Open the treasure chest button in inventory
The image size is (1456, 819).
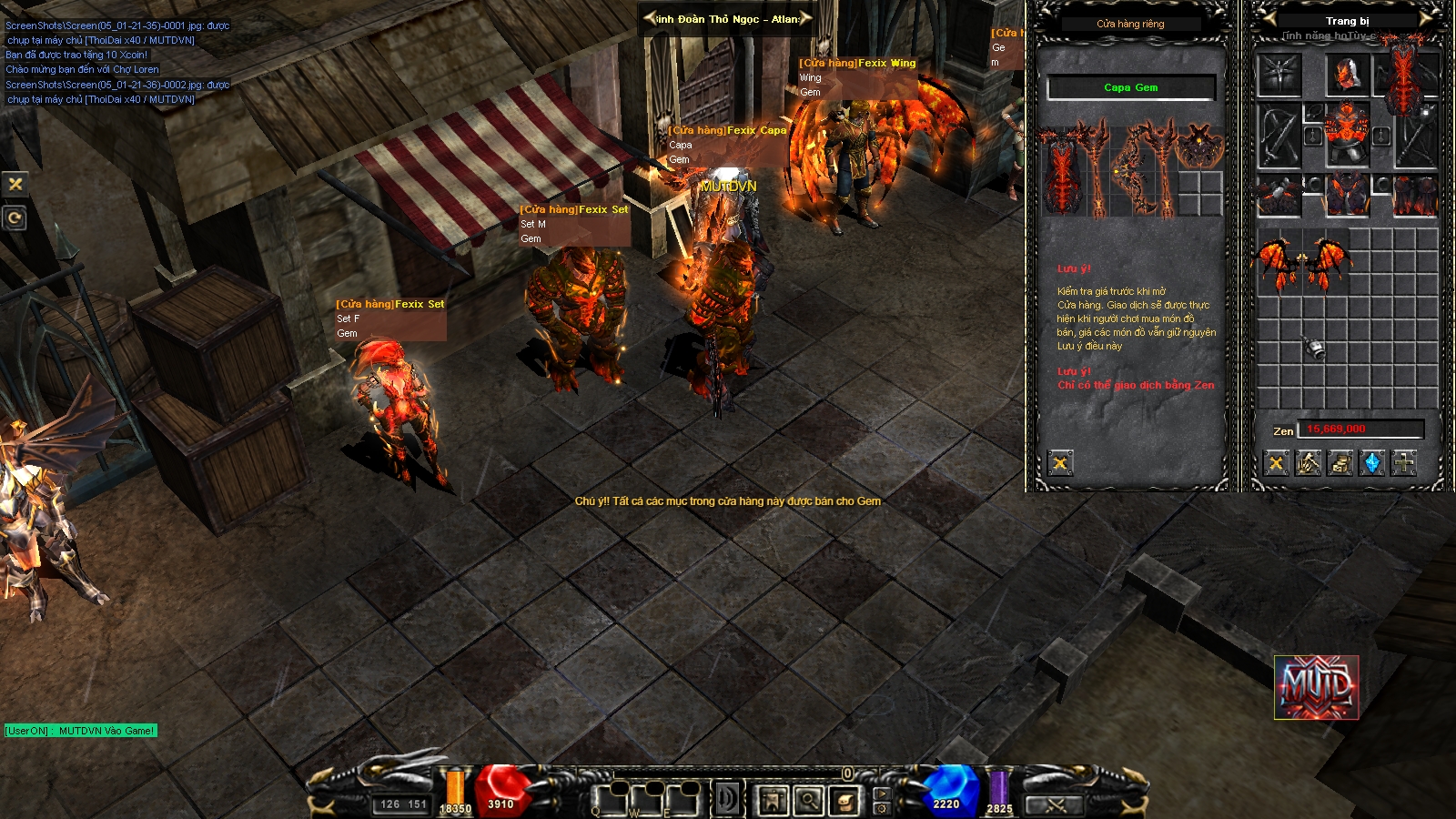click(1340, 464)
